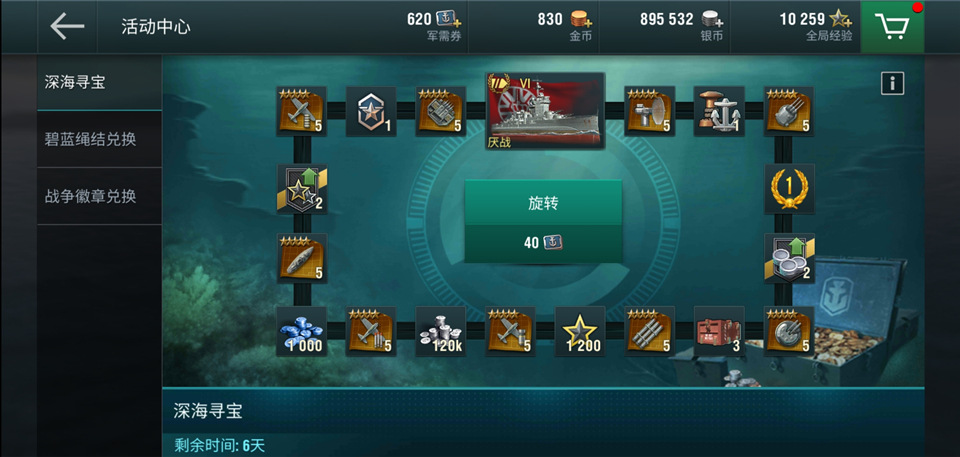The width and height of the screenshot is (960, 457).
Task: View the torpedo reward tile
Action: point(301,258)
